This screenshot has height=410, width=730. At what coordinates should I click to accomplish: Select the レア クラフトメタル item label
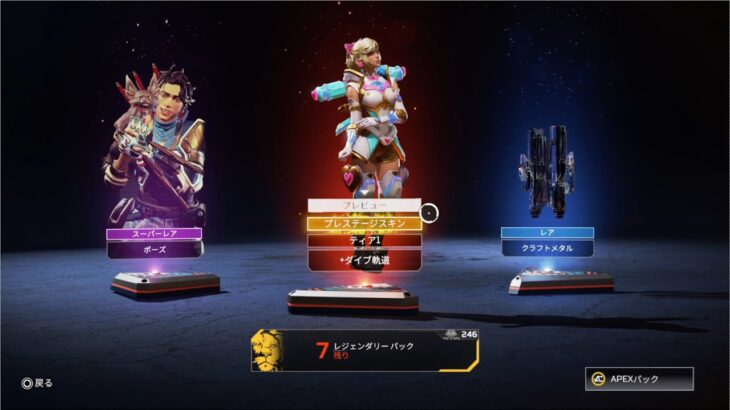tap(547, 241)
